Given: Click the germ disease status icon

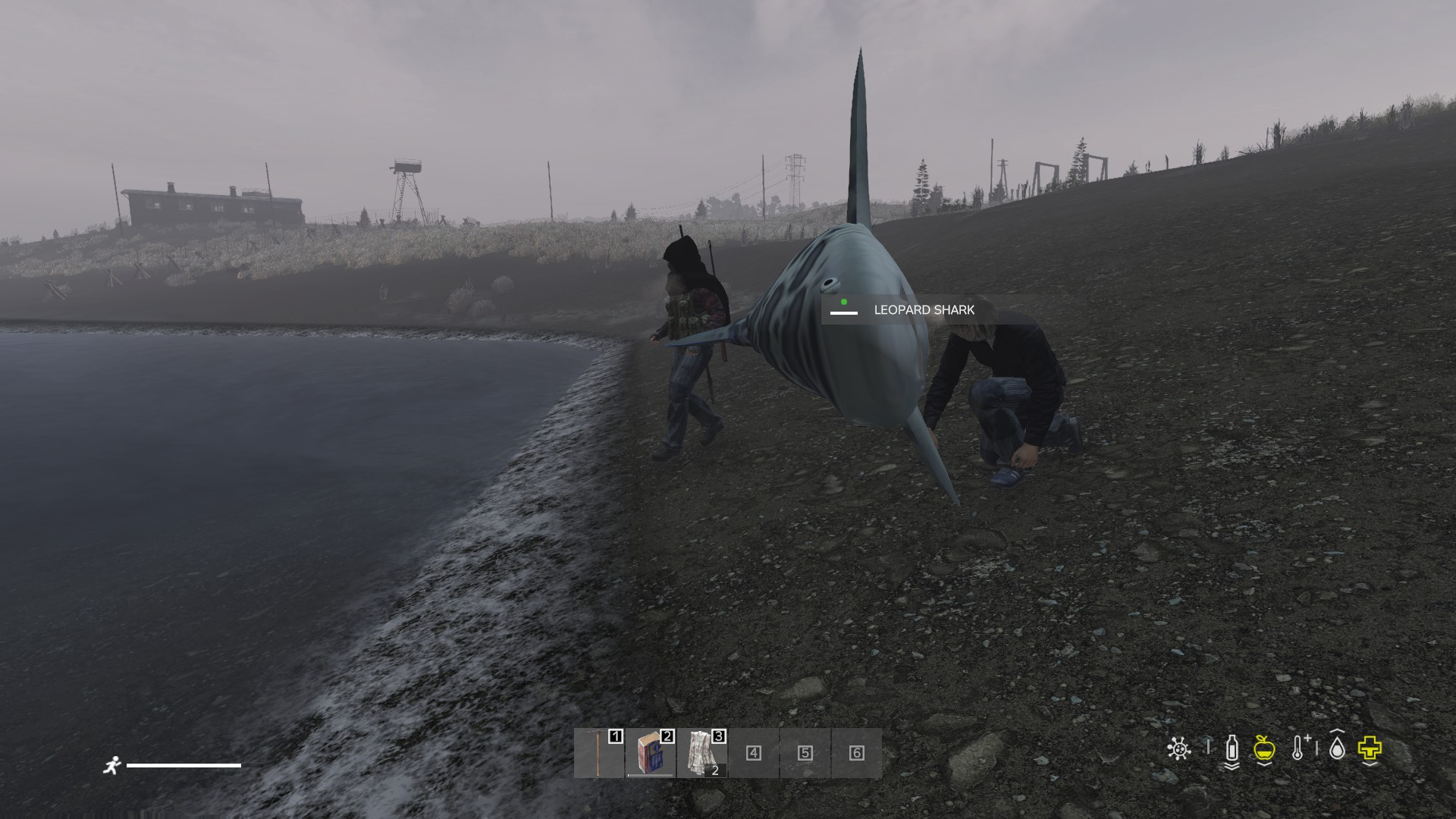Looking at the screenshot, I should pyautogui.click(x=1178, y=749).
